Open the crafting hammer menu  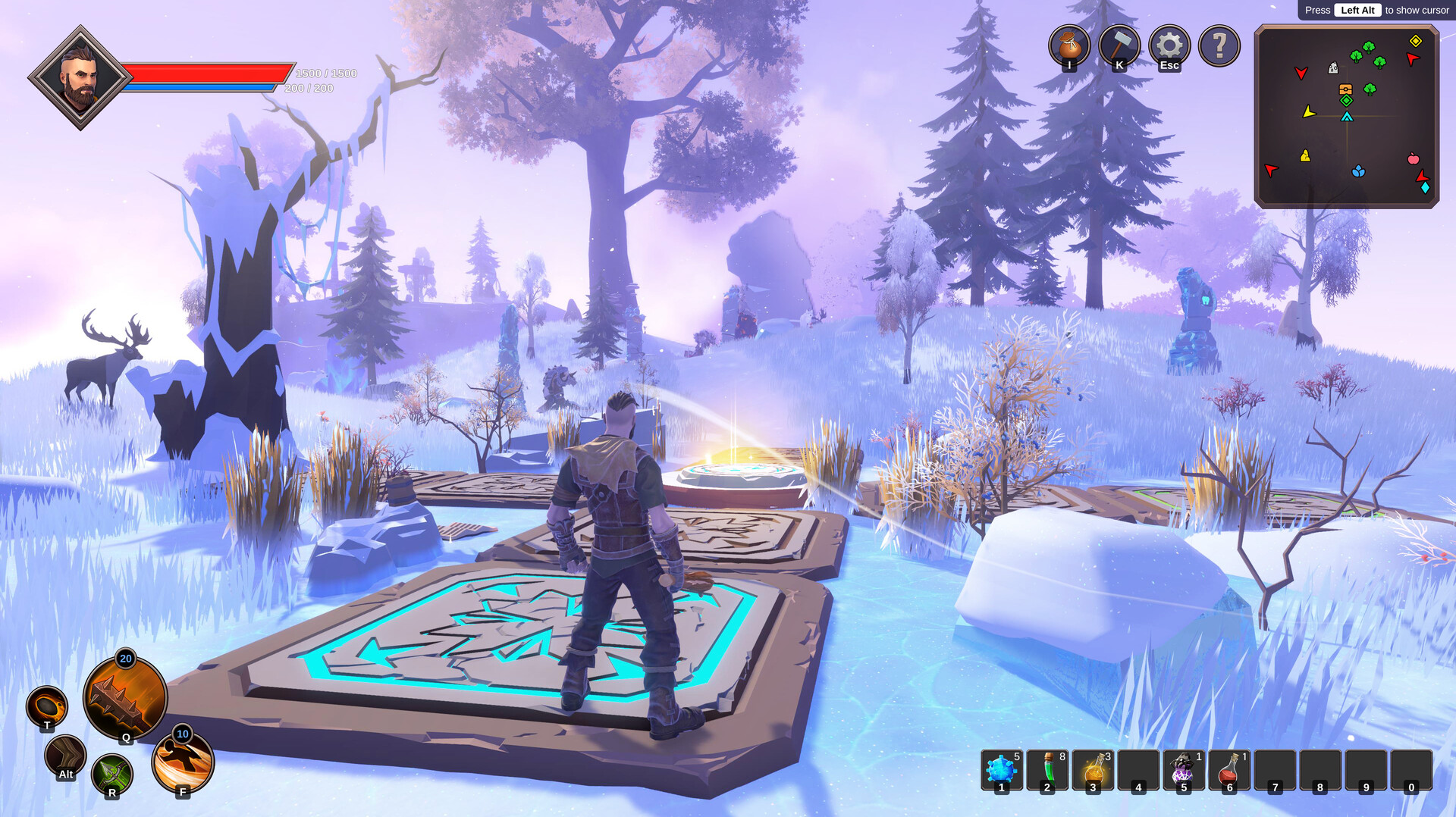(x=1119, y=45)
